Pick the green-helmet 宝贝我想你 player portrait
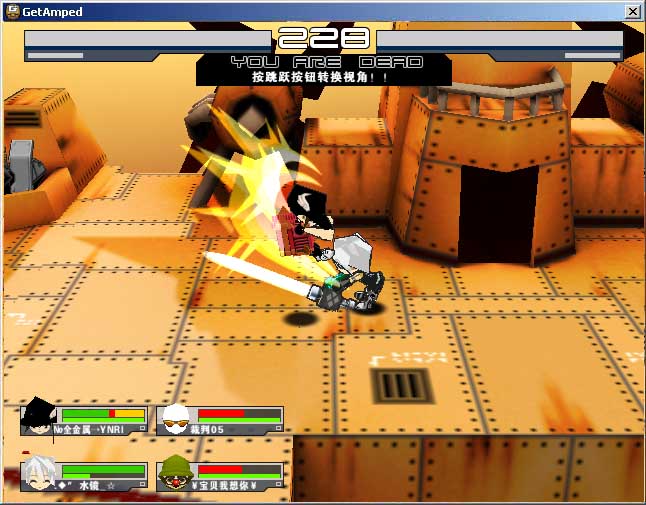This screenshot has height=505, width=646. [x=176, y=474]
